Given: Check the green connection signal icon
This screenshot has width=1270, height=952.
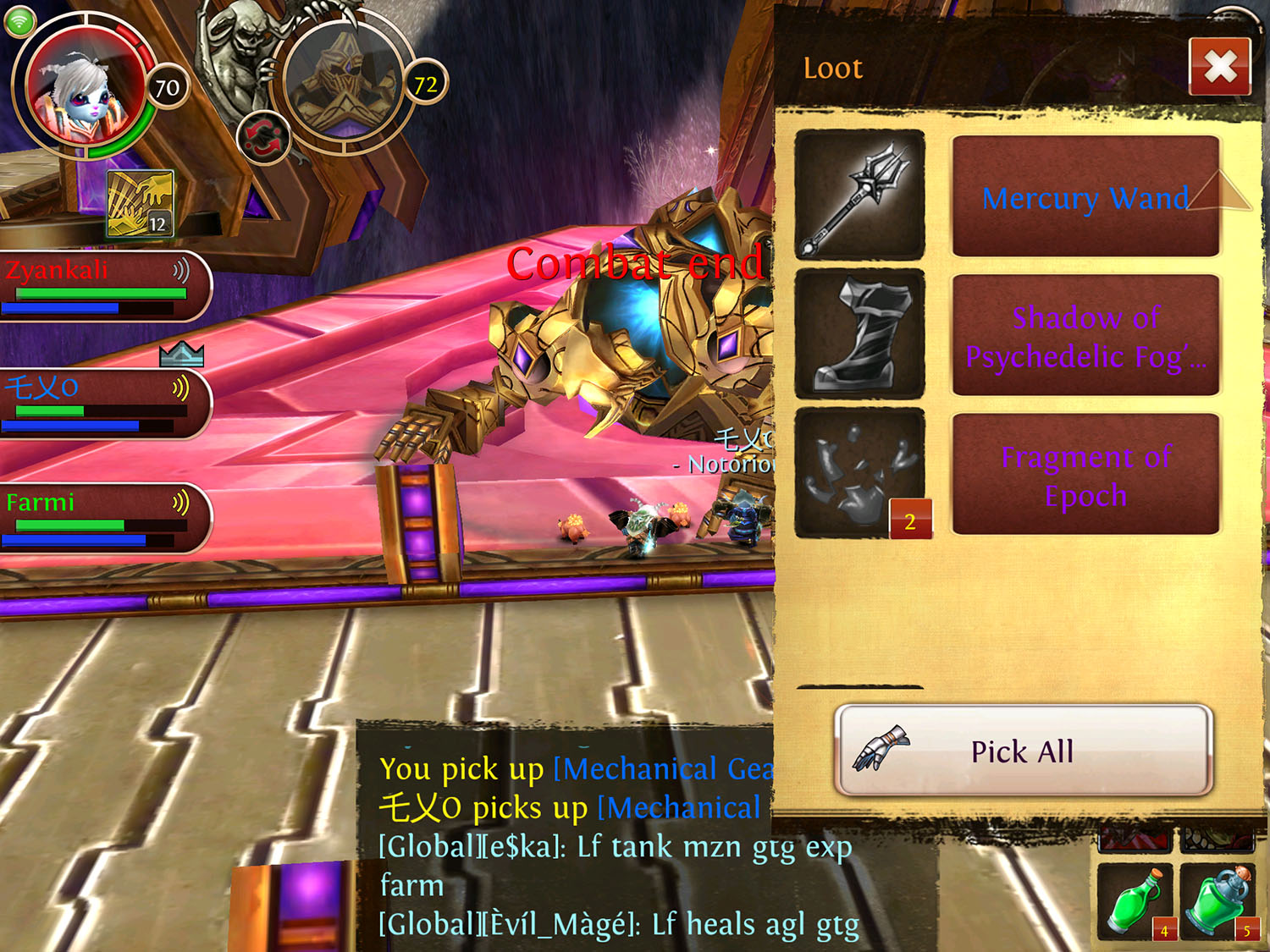Looking at the screenshot, I should point(19,20).
